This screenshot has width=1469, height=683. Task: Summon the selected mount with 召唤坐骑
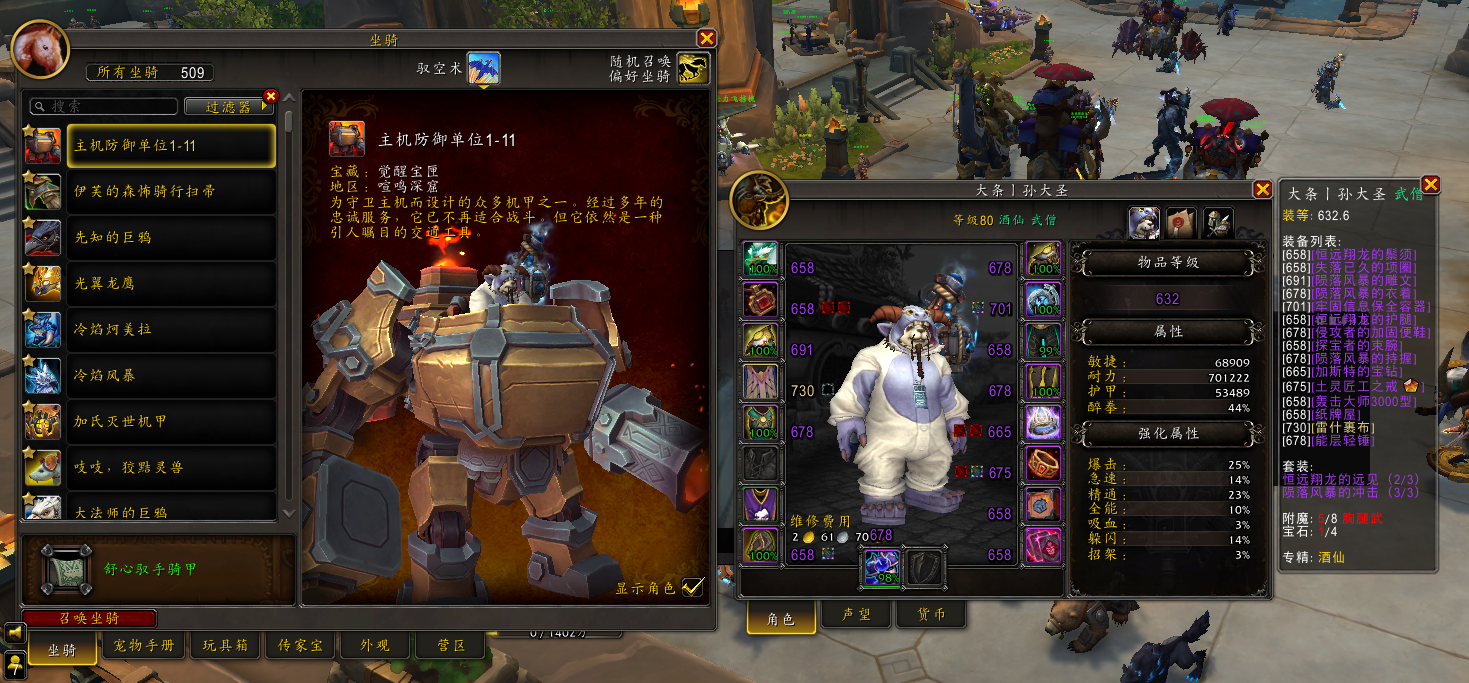click(x=90, y=618)
